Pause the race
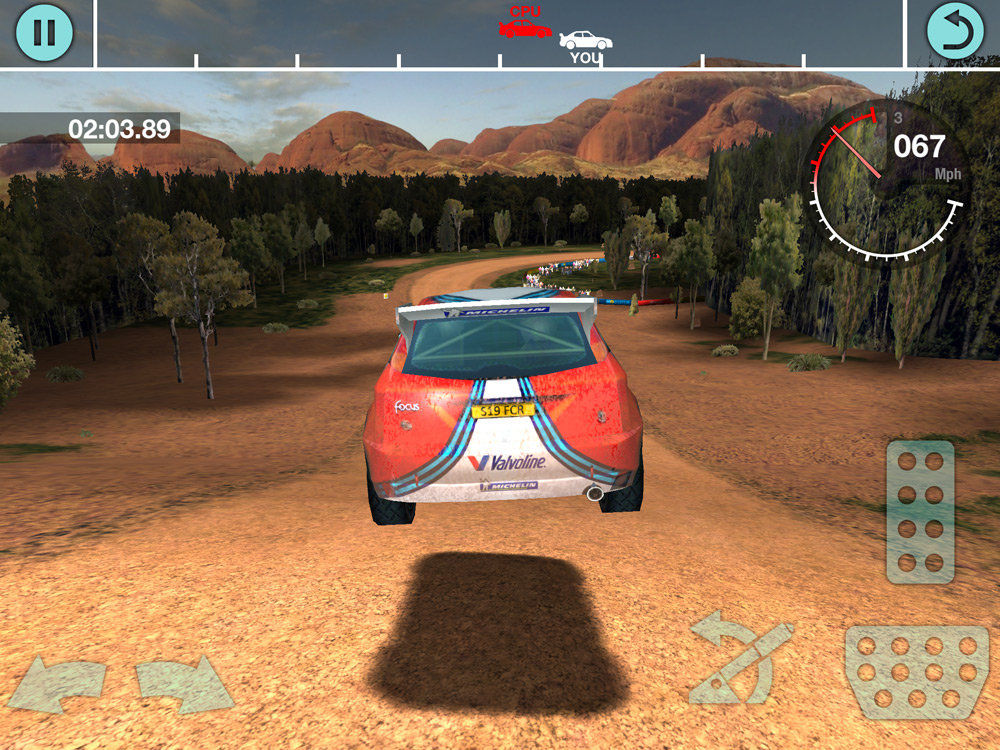The image size is (1000, 750). 44,32
